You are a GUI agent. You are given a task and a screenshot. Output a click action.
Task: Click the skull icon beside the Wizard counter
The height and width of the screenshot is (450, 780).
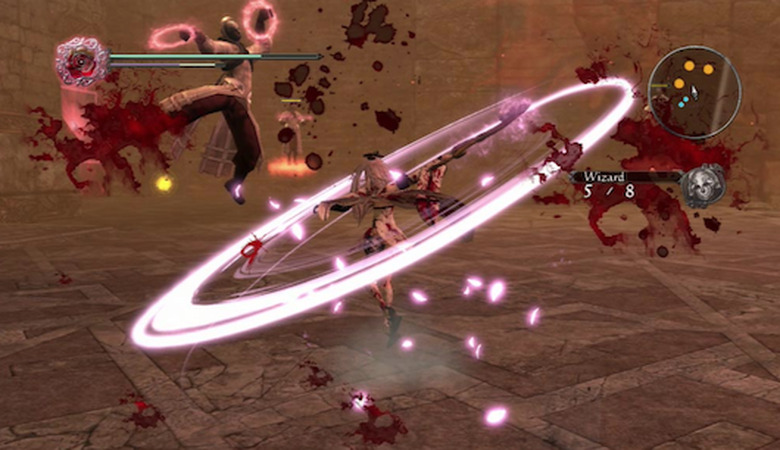[x=701, y=186]
